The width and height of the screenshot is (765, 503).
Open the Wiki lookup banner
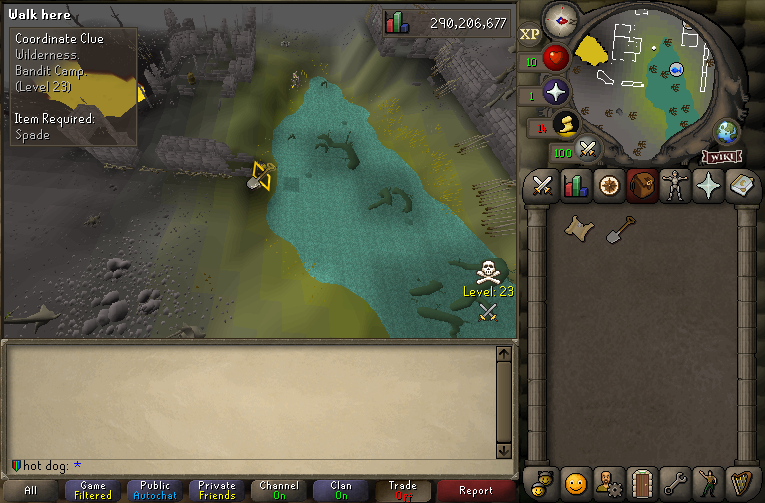(722, 157)
